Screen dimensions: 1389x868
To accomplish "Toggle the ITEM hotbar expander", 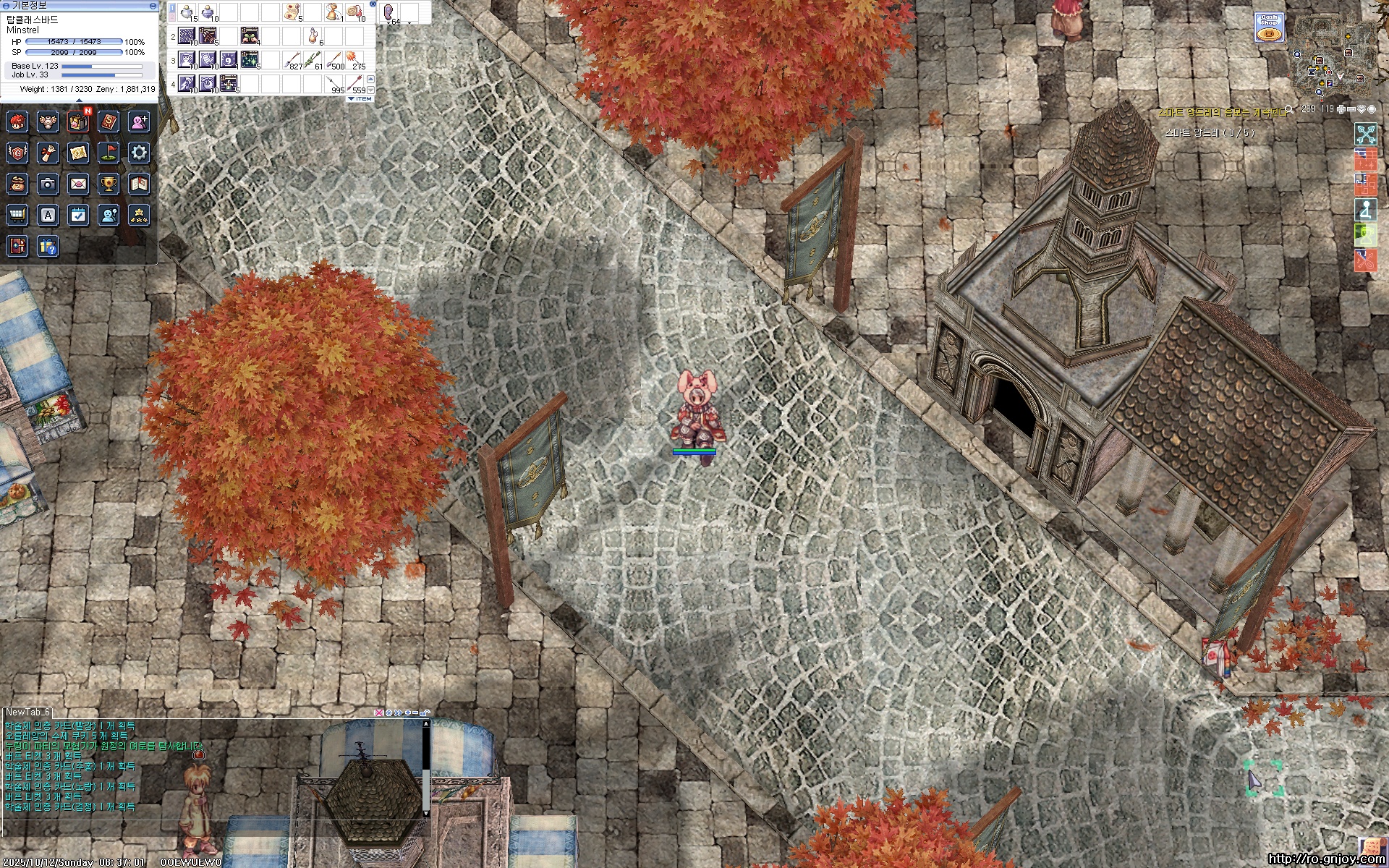I will click(x=360, y=98).
